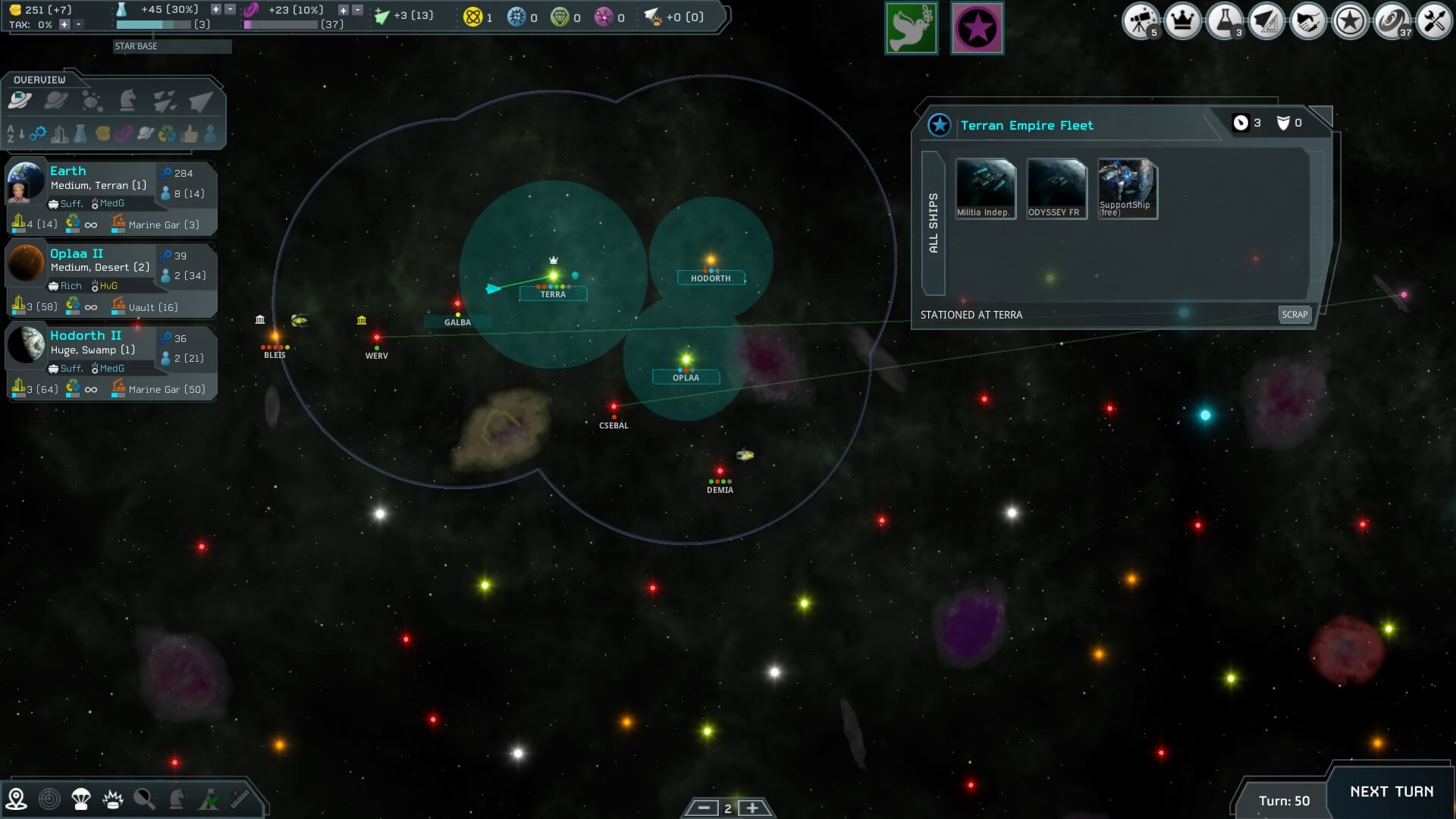Sort colonies alphabetically with A-Z
This screenshot has width=1456, height=819.
(16, 135)
